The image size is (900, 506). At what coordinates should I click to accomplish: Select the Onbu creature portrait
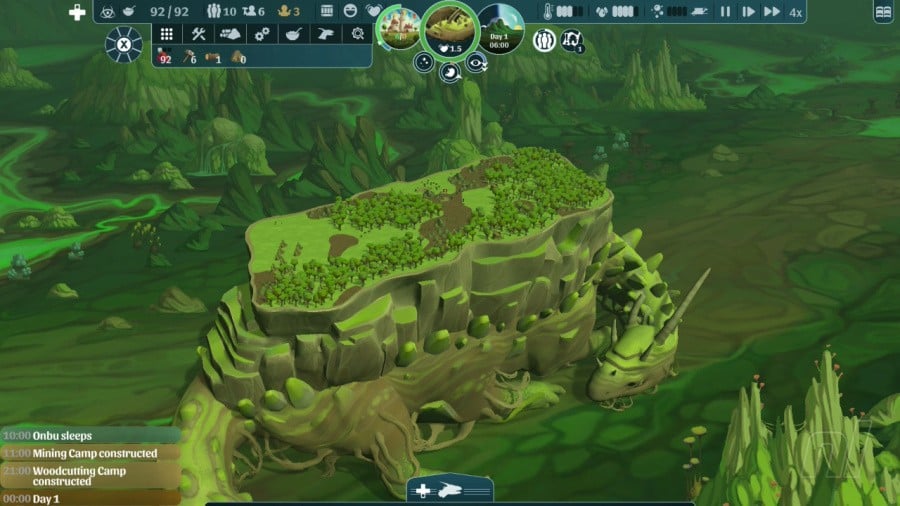[x=450, y=26]
